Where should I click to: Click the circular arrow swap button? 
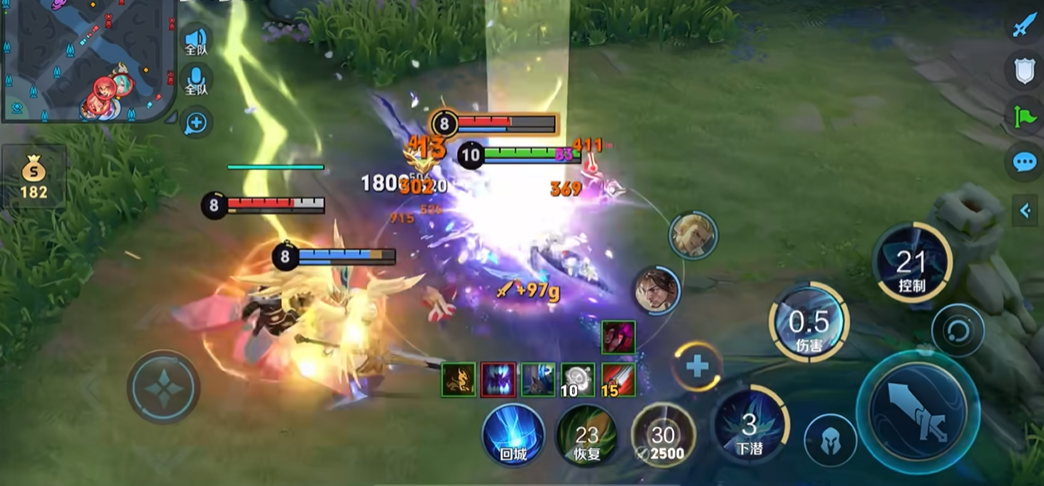pyautogui.click(x=957, y=330)
